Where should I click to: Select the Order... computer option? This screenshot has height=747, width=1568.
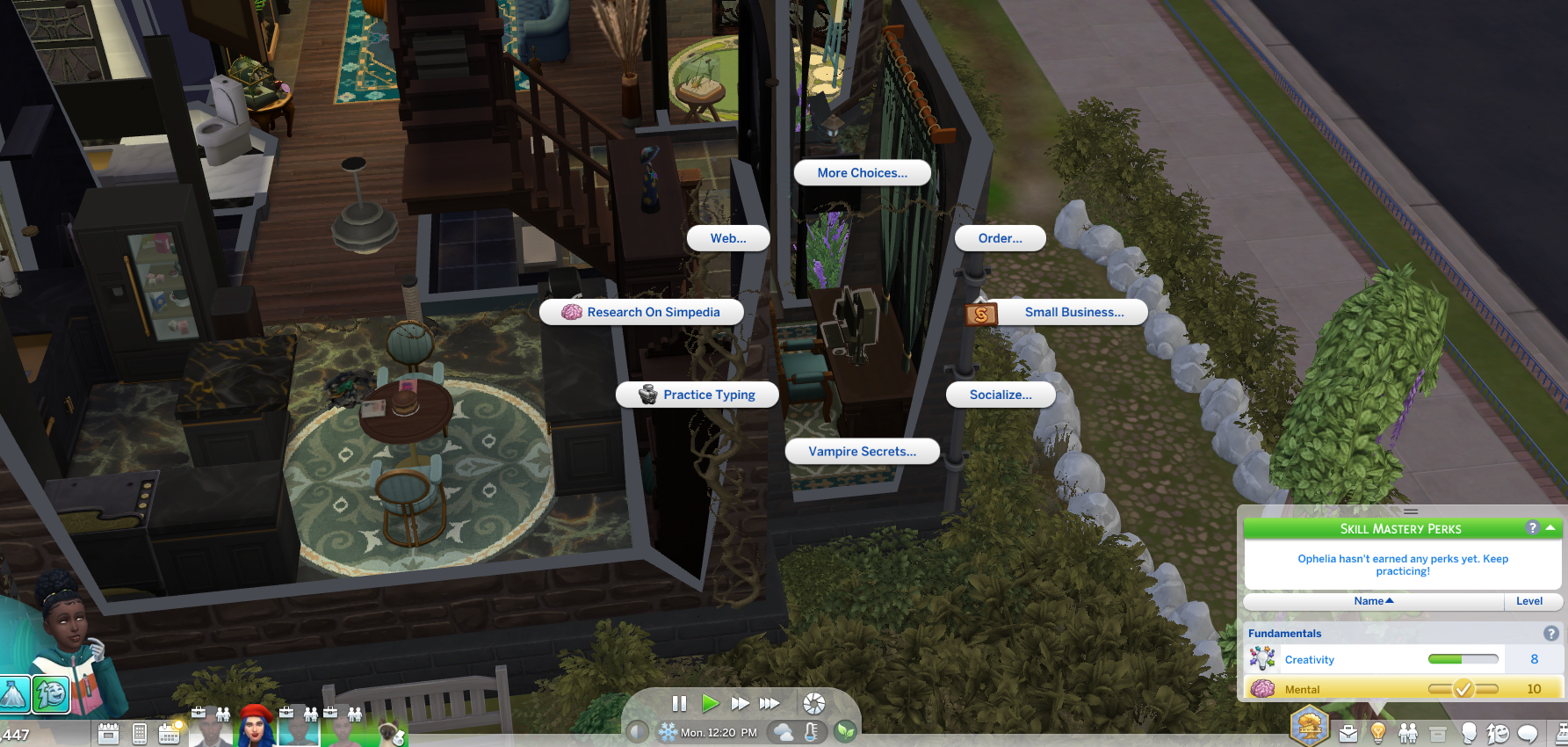point(1000,238)
